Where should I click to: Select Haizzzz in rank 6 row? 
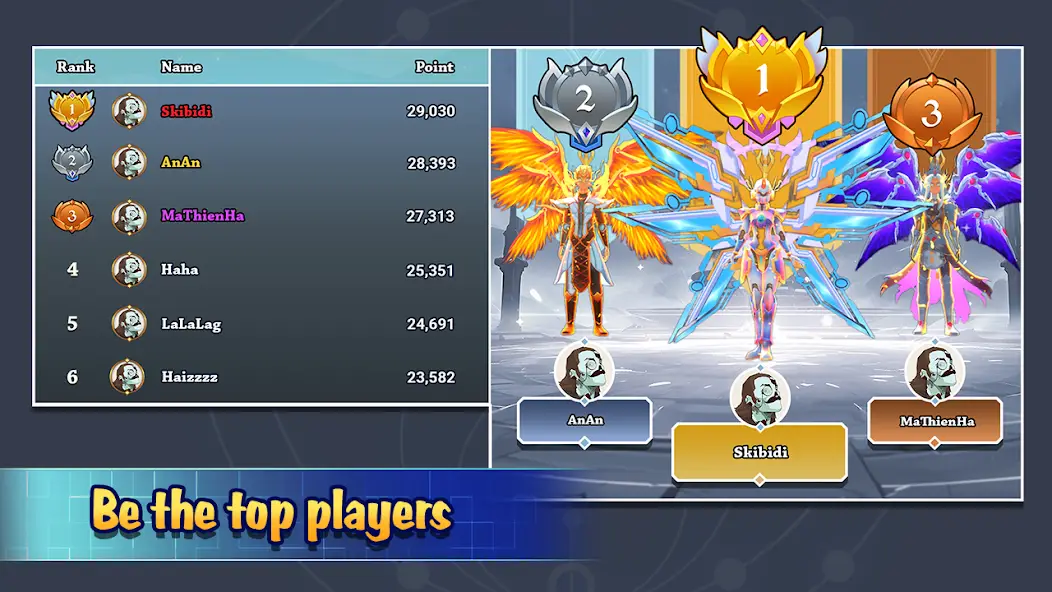pos(260,377)
